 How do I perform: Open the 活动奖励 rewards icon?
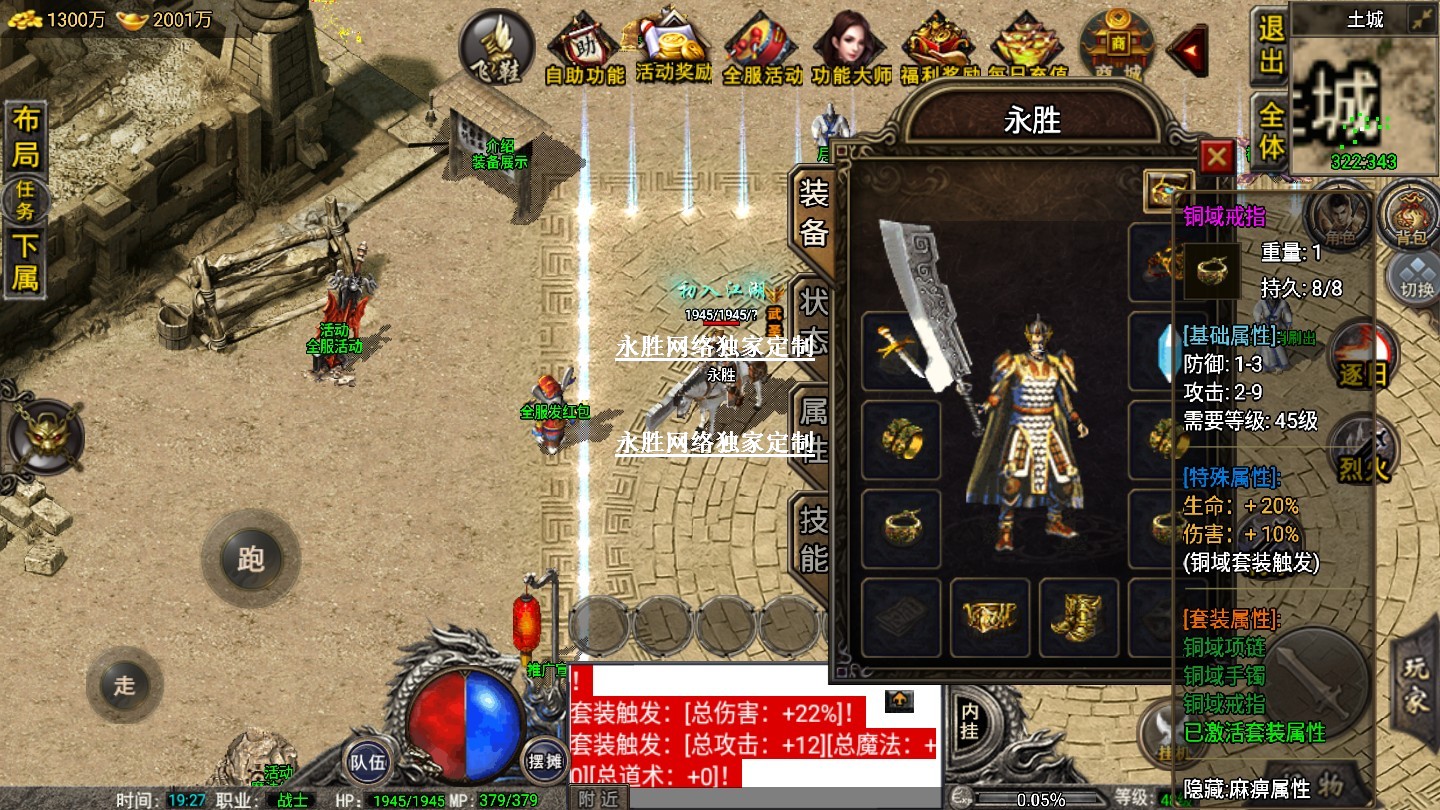click(674, 48)
